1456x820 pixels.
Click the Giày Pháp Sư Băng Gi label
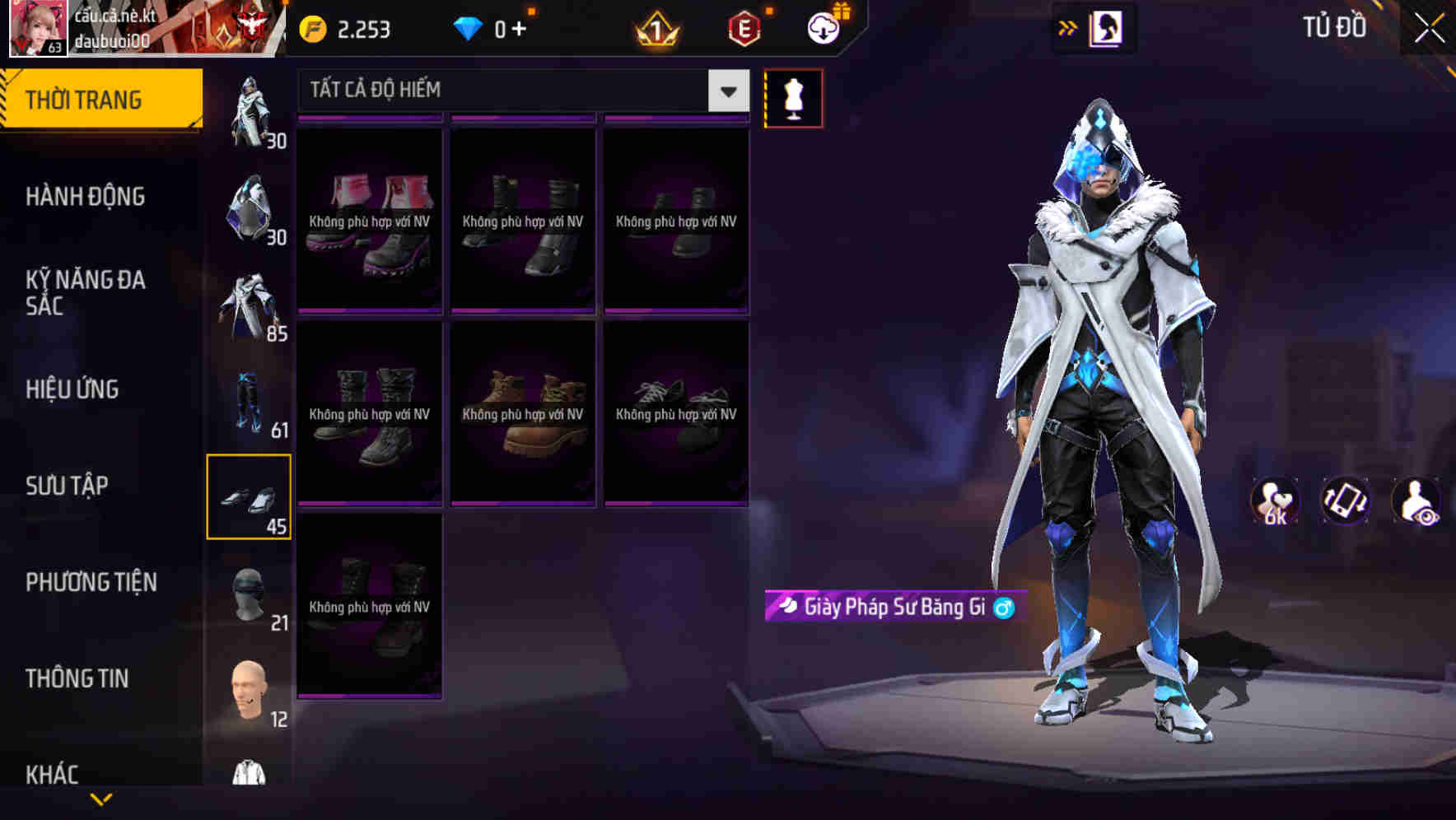coord(898,606)
